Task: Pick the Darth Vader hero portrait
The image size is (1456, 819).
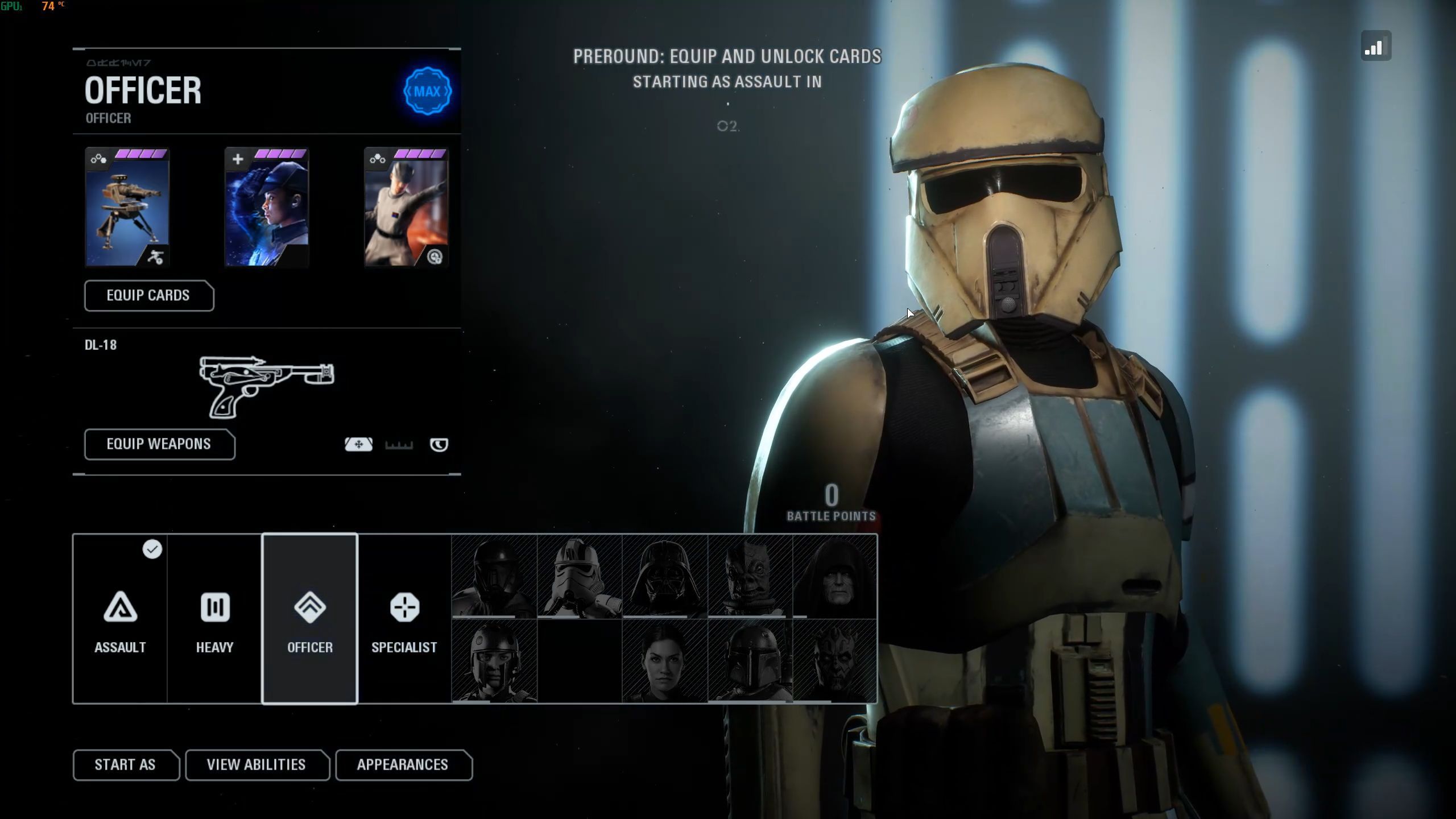Action: (x=665, y=576)
